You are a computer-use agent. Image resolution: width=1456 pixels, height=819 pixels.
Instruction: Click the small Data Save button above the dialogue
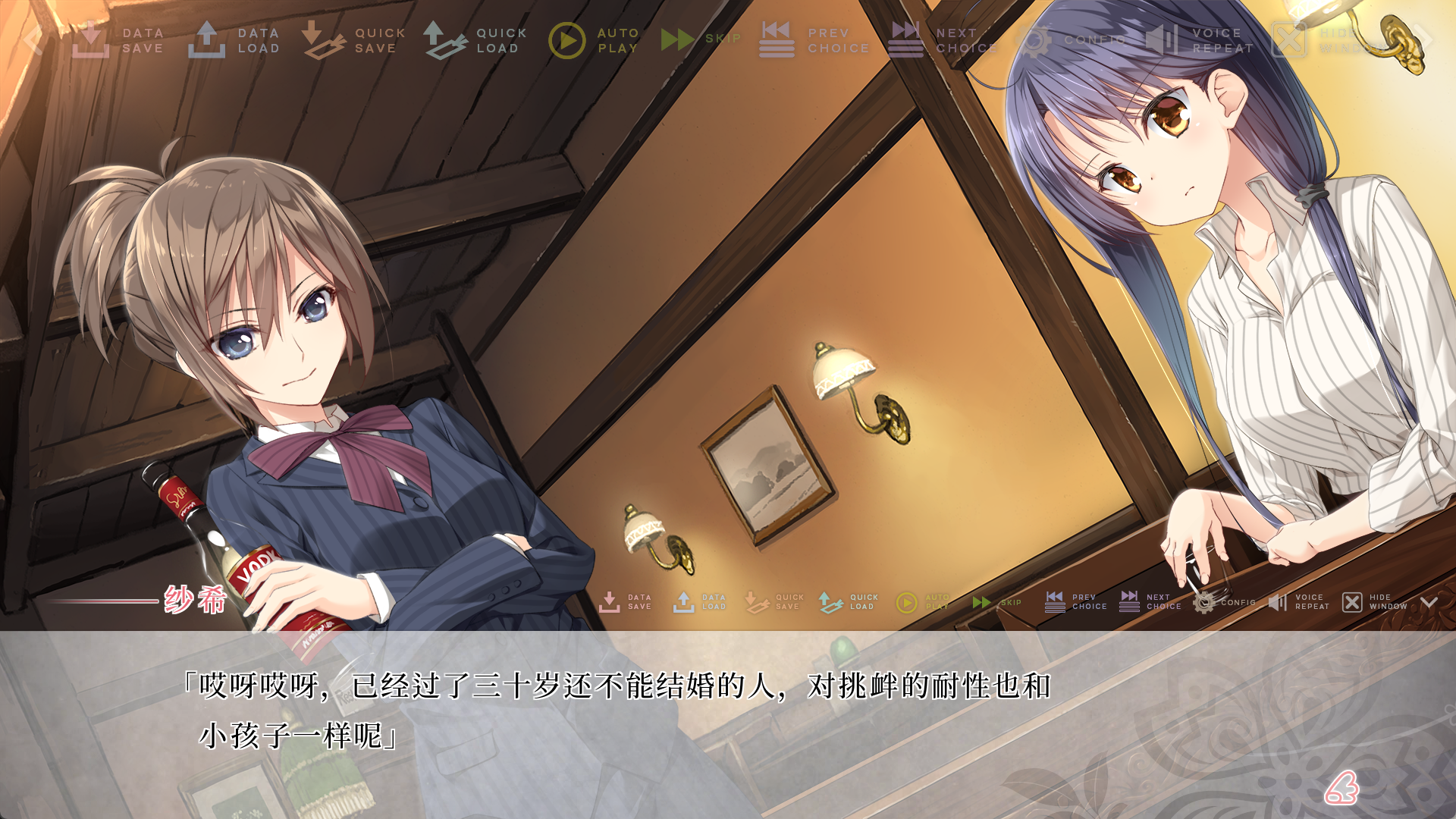coord(626,602)
